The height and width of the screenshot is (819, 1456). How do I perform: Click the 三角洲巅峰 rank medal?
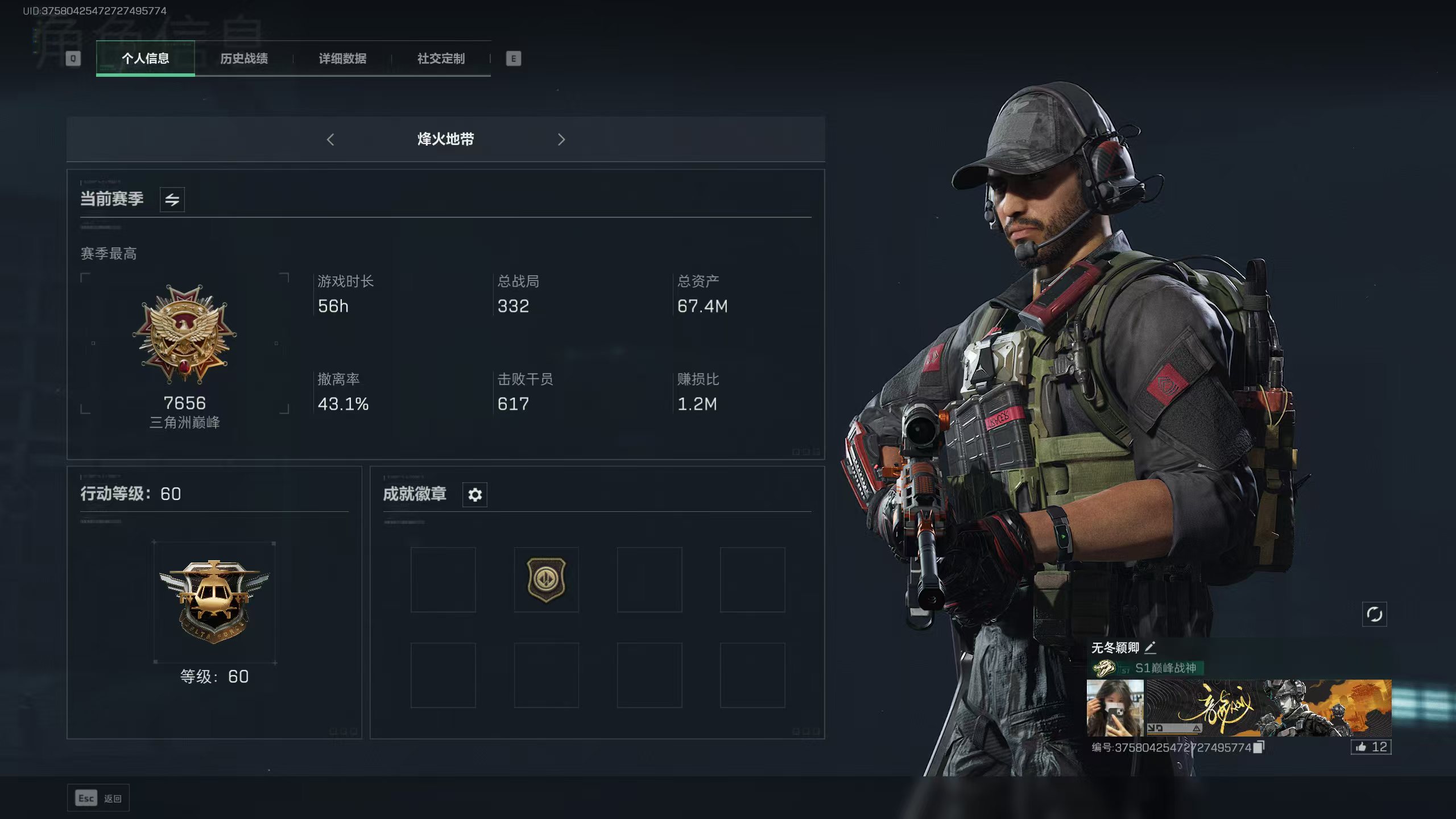tap(184, 334)
